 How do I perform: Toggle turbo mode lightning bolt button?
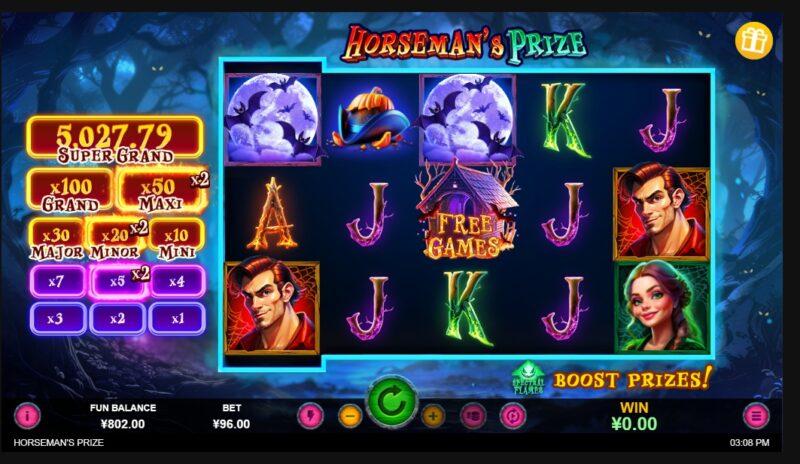point(310,415)
